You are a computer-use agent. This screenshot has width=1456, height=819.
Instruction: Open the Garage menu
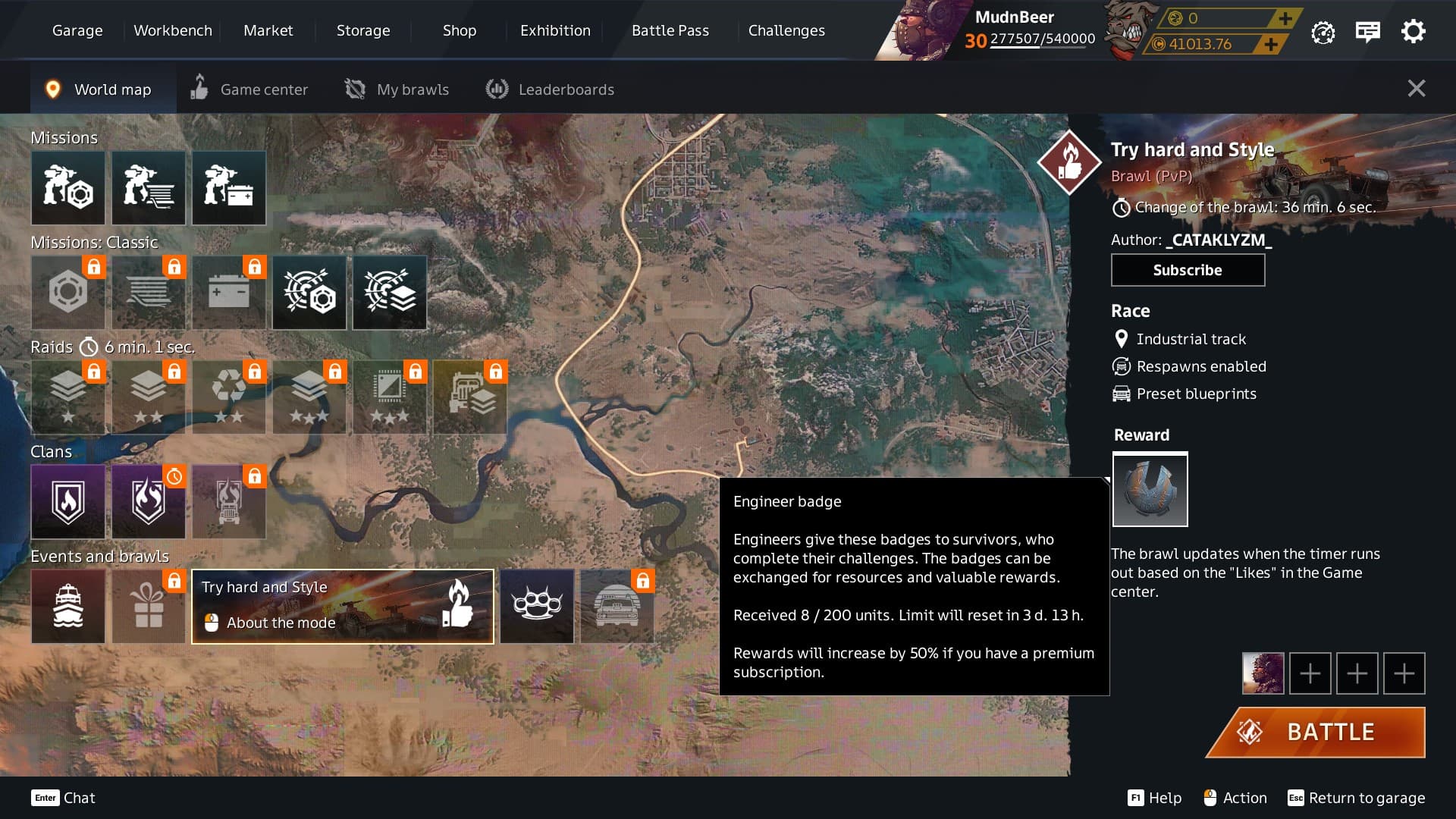pyautogui.click(x=77, y=30)
